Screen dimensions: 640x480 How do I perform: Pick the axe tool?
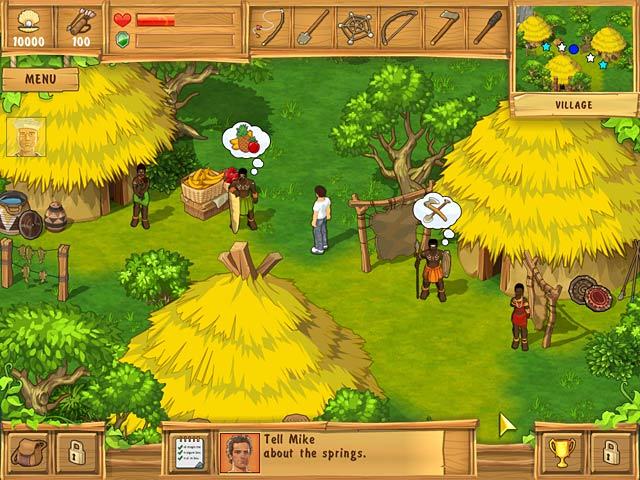[444, 27]
